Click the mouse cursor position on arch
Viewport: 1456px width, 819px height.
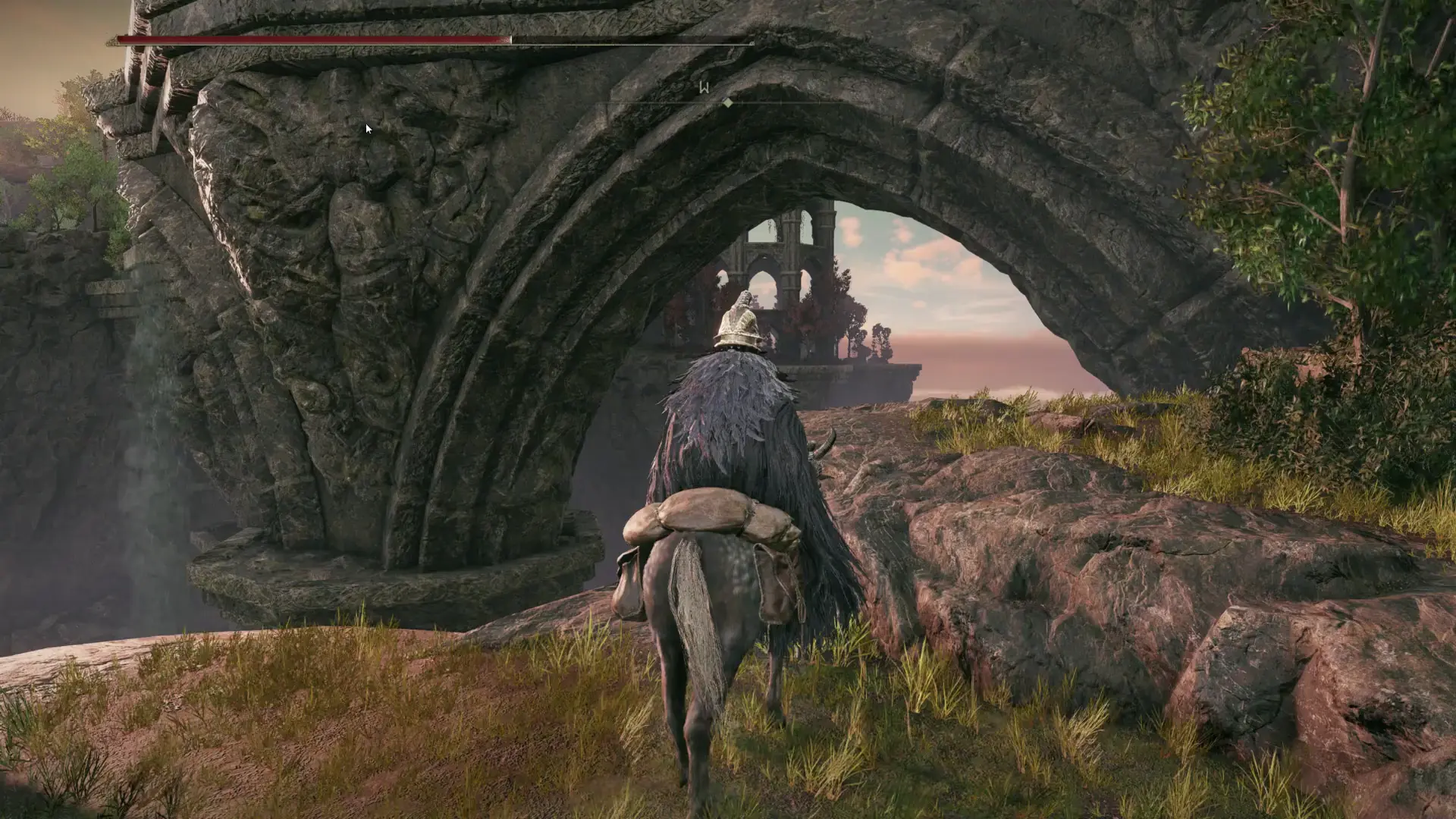(367, 129)
